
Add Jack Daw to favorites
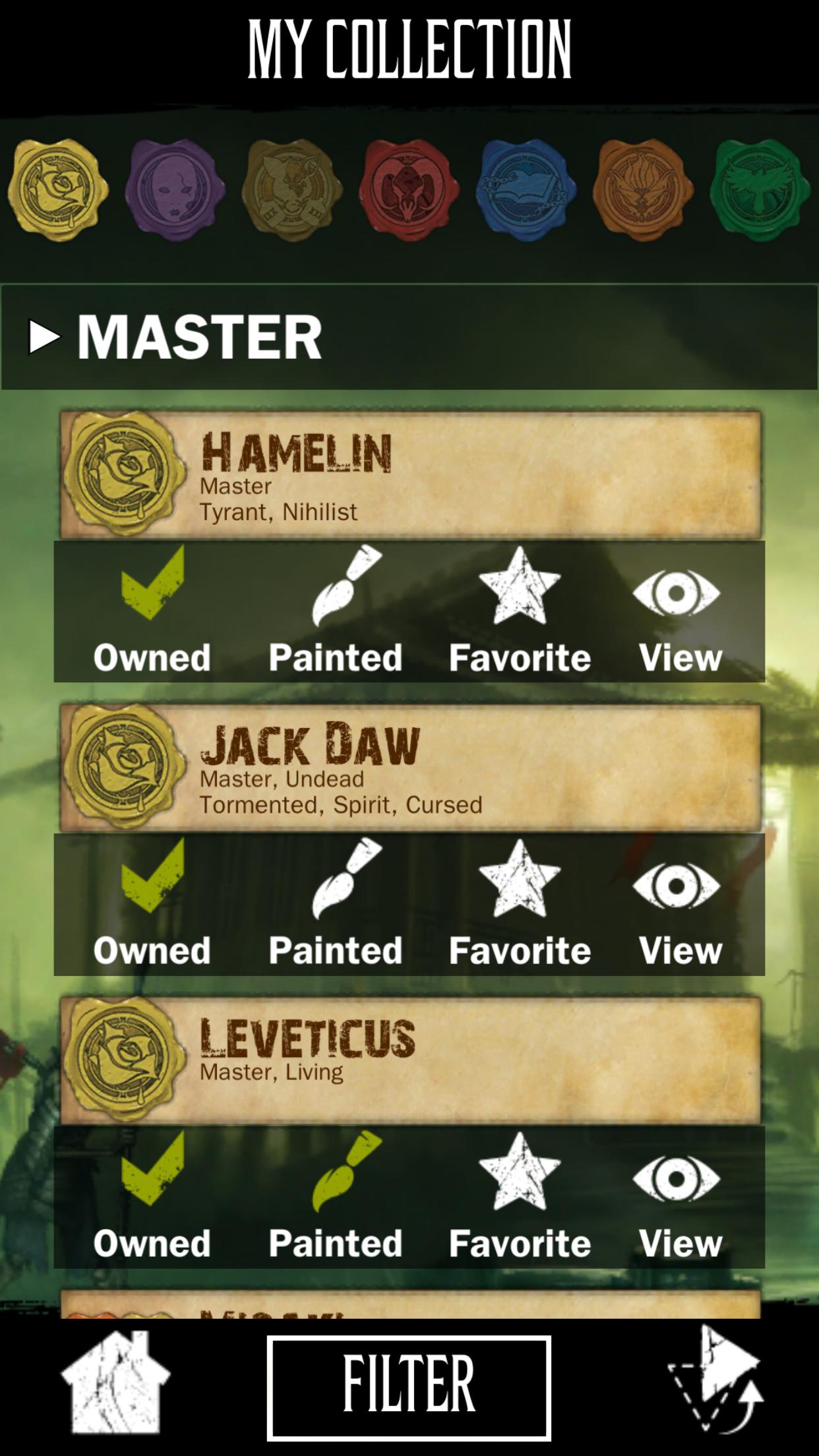[x=520, y=903]
